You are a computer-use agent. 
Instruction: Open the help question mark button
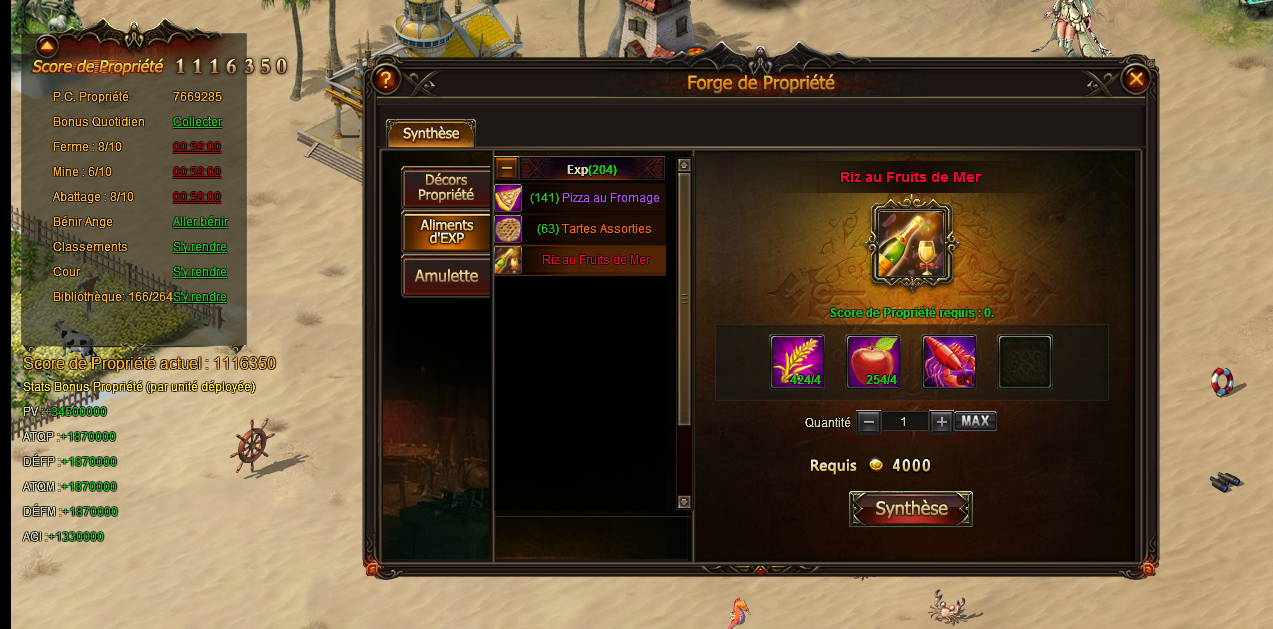click(x=386, y=79)
